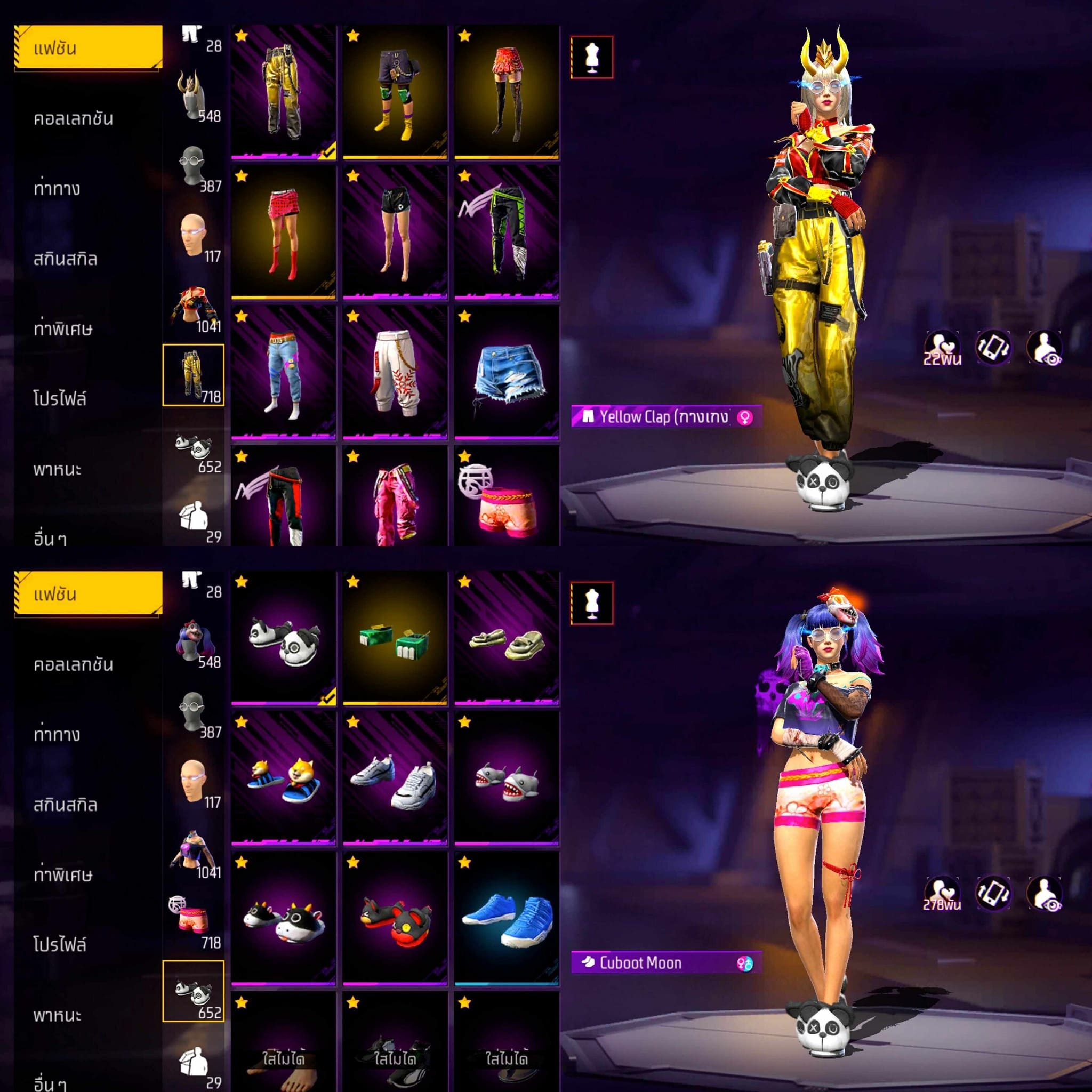Select the ripped denim shorts

(x=507, y=373)
